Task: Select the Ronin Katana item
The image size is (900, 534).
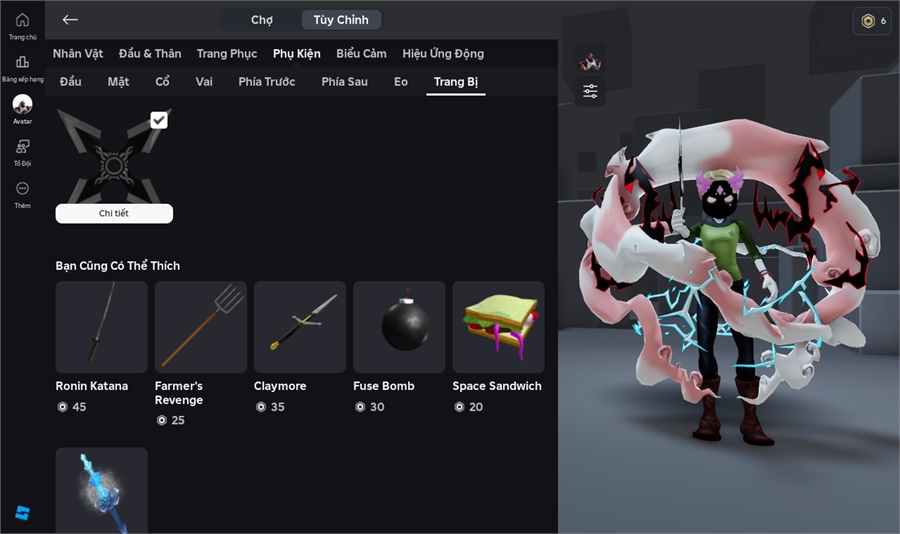Action: pos(101,327)
